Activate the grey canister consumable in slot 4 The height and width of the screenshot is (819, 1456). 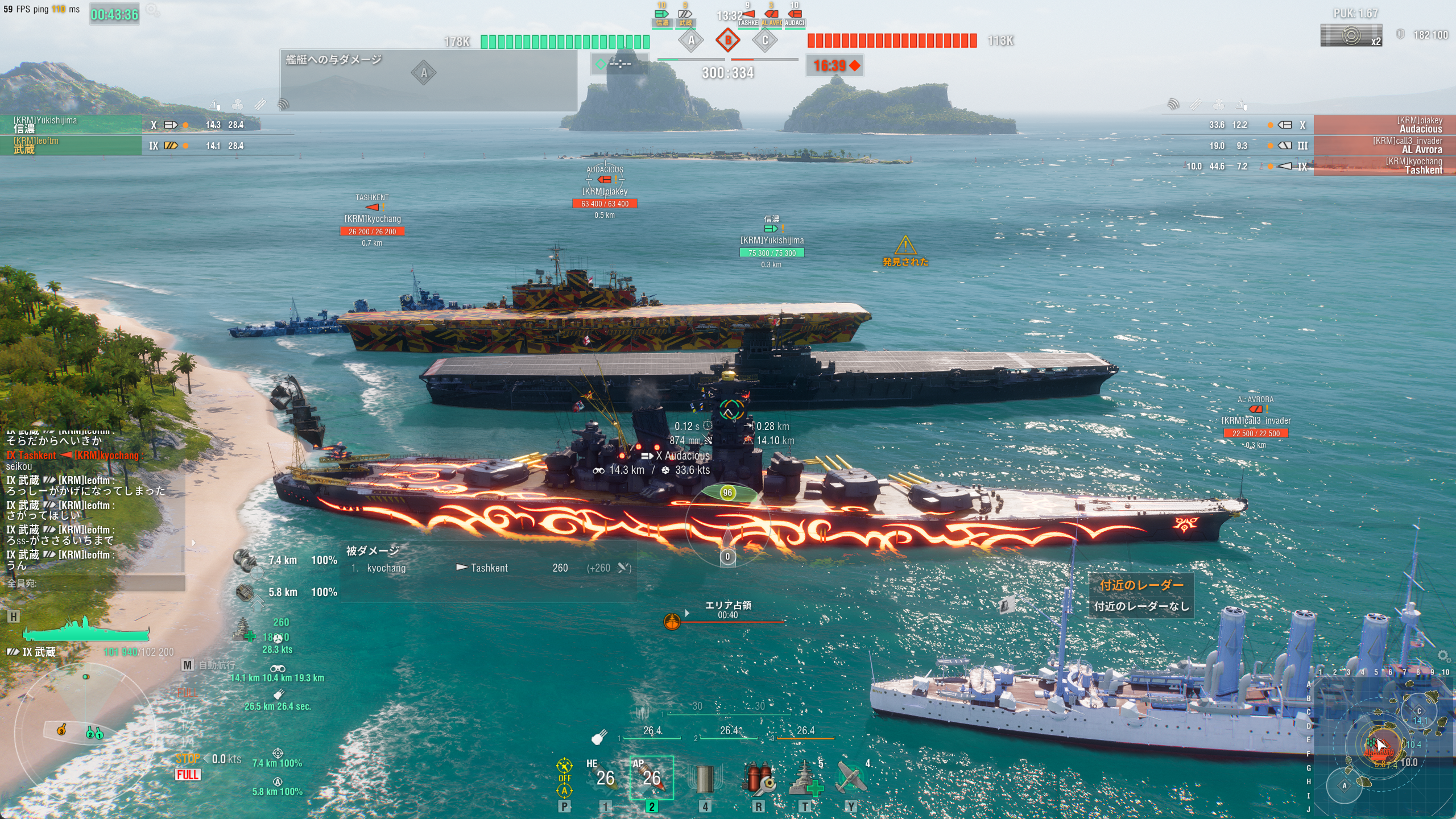coord(705,778)
